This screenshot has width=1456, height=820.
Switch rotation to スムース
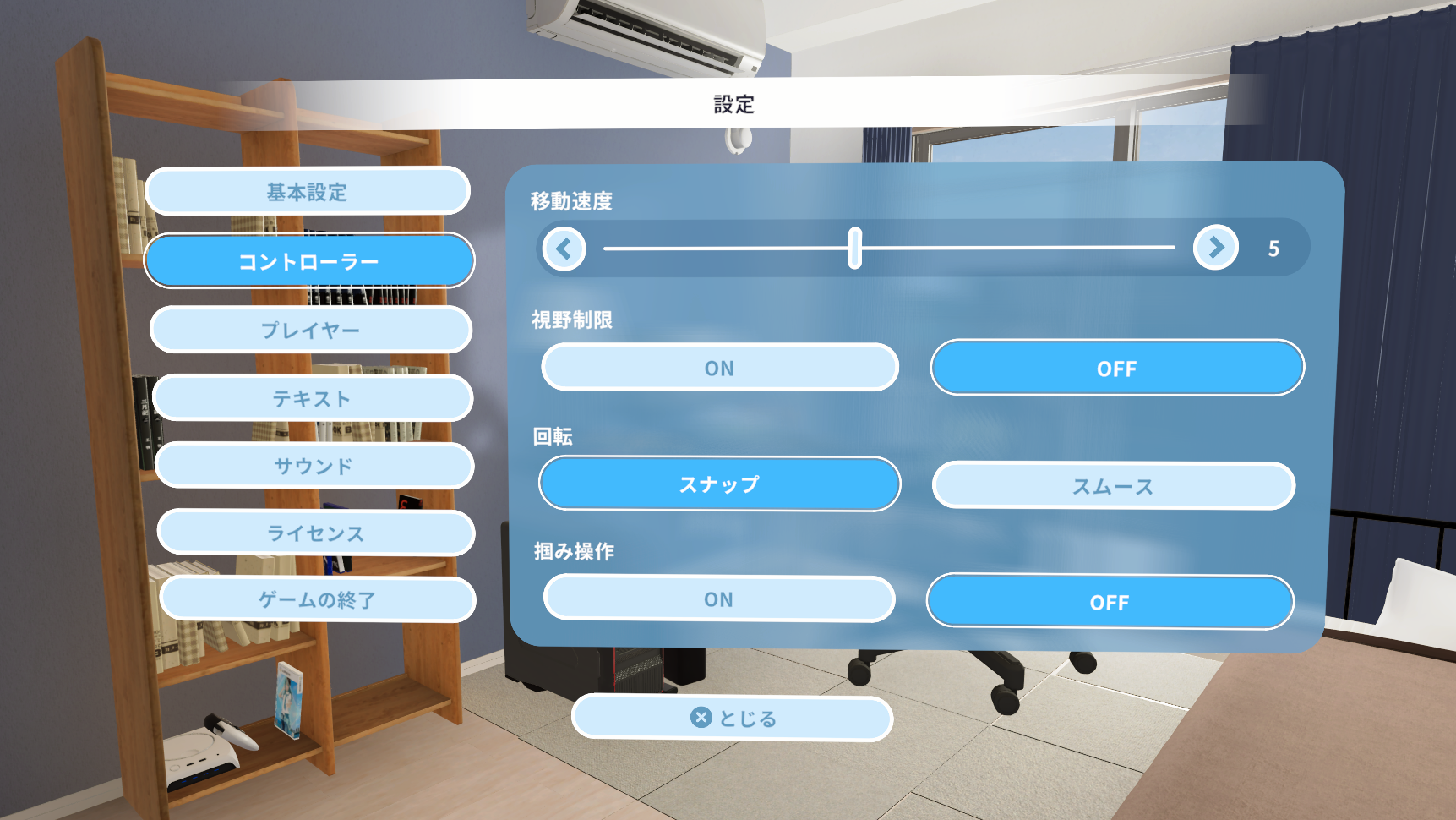tap(1113, 486)
